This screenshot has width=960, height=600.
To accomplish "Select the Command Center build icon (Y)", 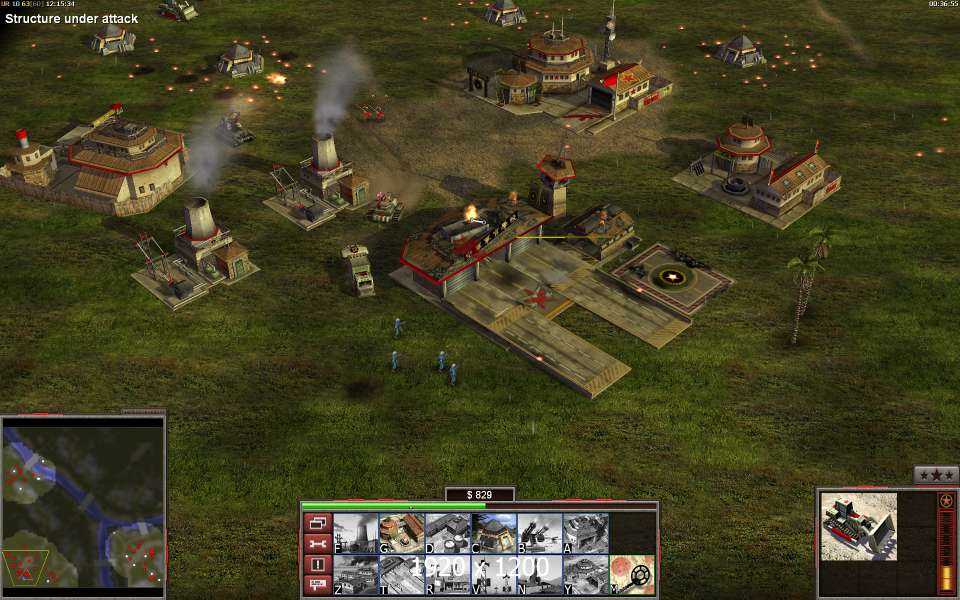I will tap(585, 575).
